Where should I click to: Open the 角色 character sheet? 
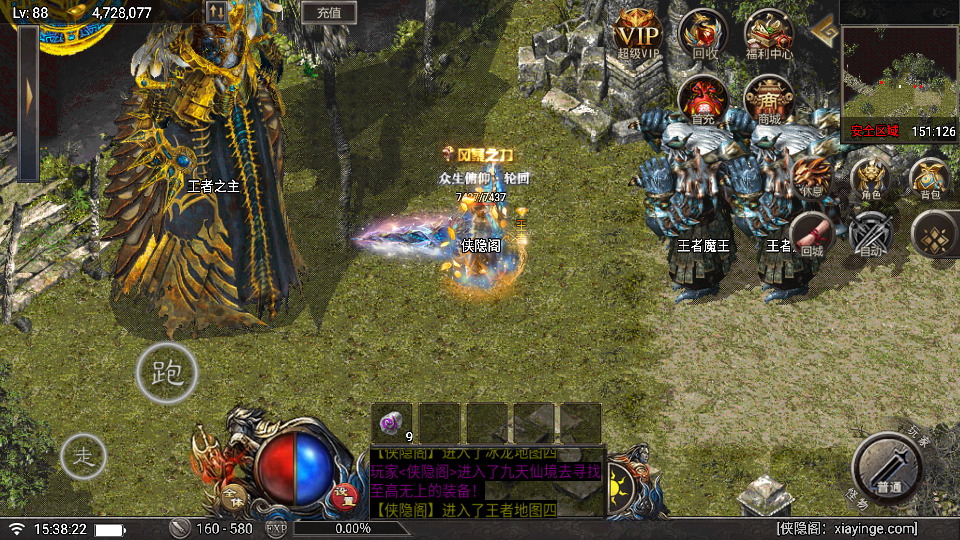(x=870, y=178)
